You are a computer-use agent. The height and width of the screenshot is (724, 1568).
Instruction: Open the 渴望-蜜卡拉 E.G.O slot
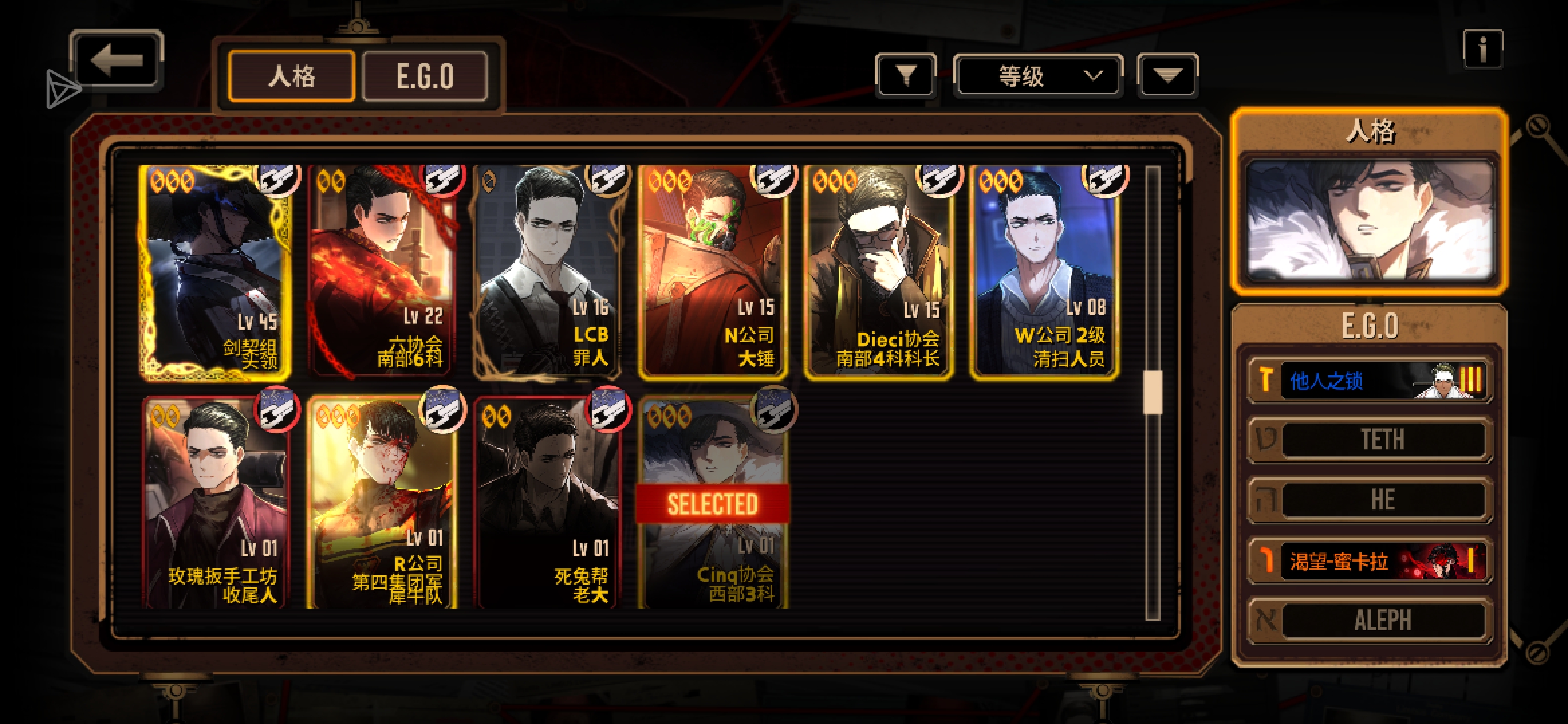(x=1370, y=561)
